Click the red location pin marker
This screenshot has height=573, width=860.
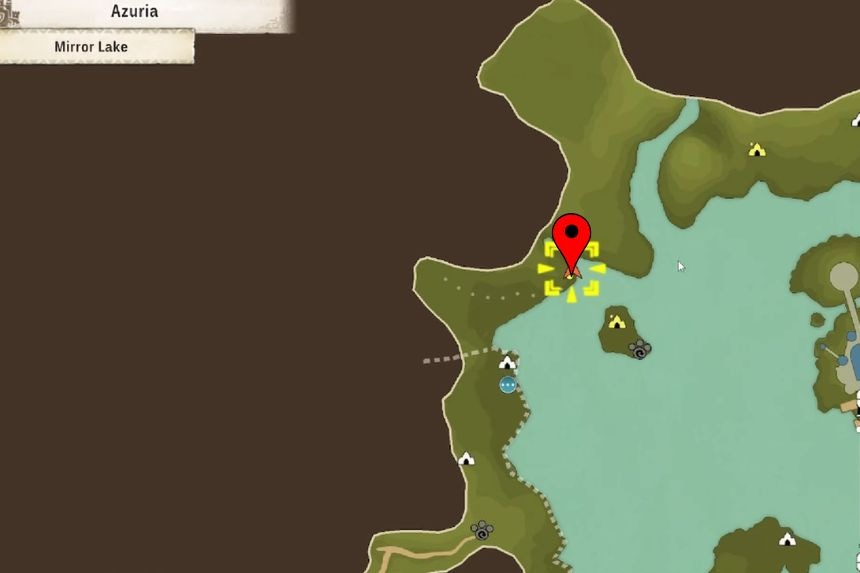click(x=572, y=238)
